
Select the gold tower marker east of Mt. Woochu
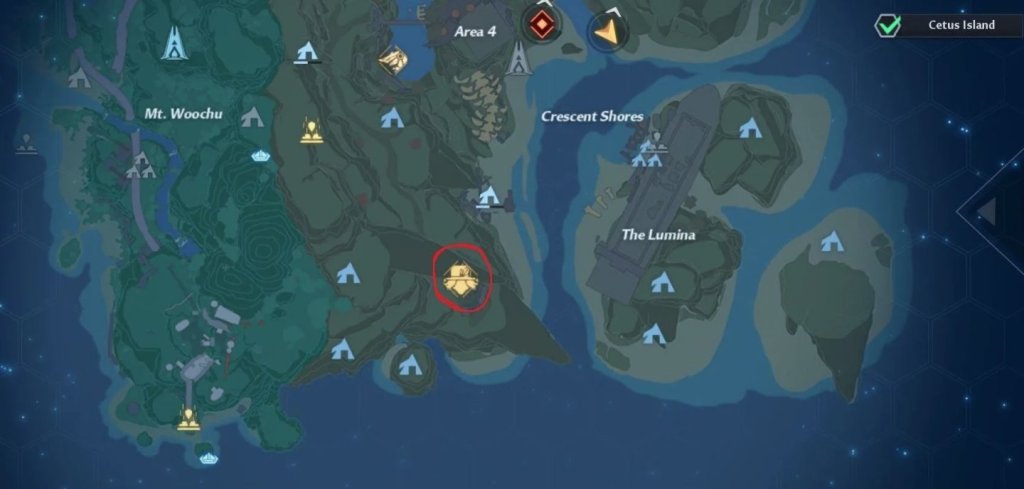click(x=311, y=130)
